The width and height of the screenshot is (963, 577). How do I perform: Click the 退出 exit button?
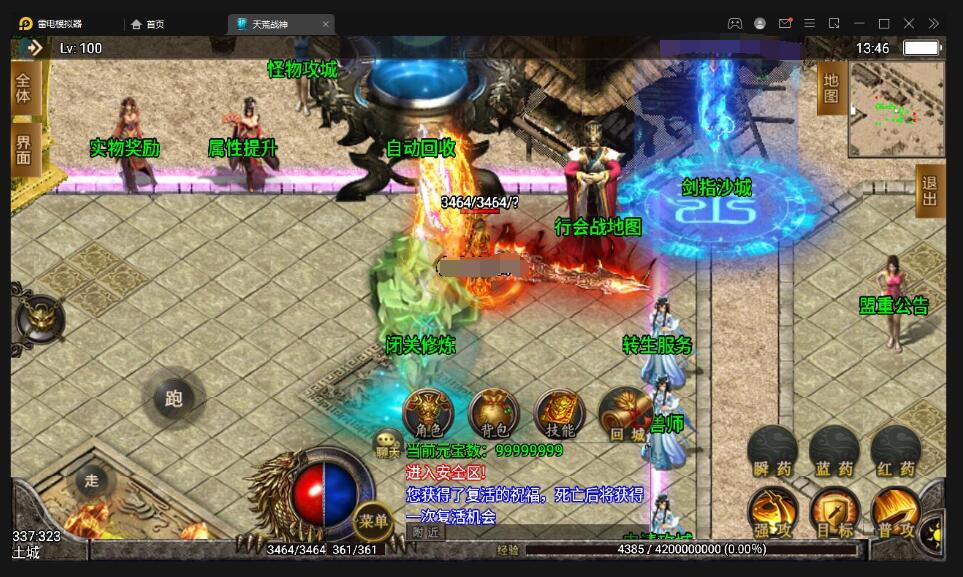(930, 190)
